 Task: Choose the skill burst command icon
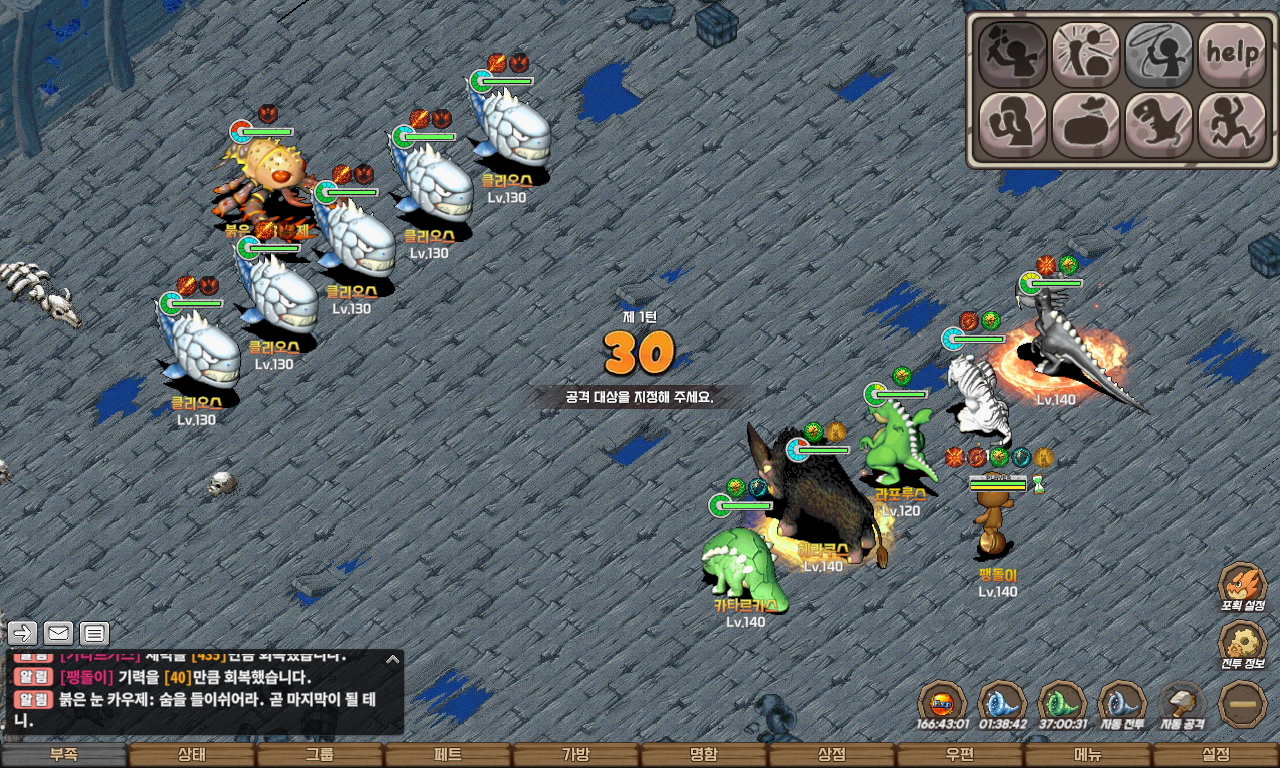point(1086,53)
